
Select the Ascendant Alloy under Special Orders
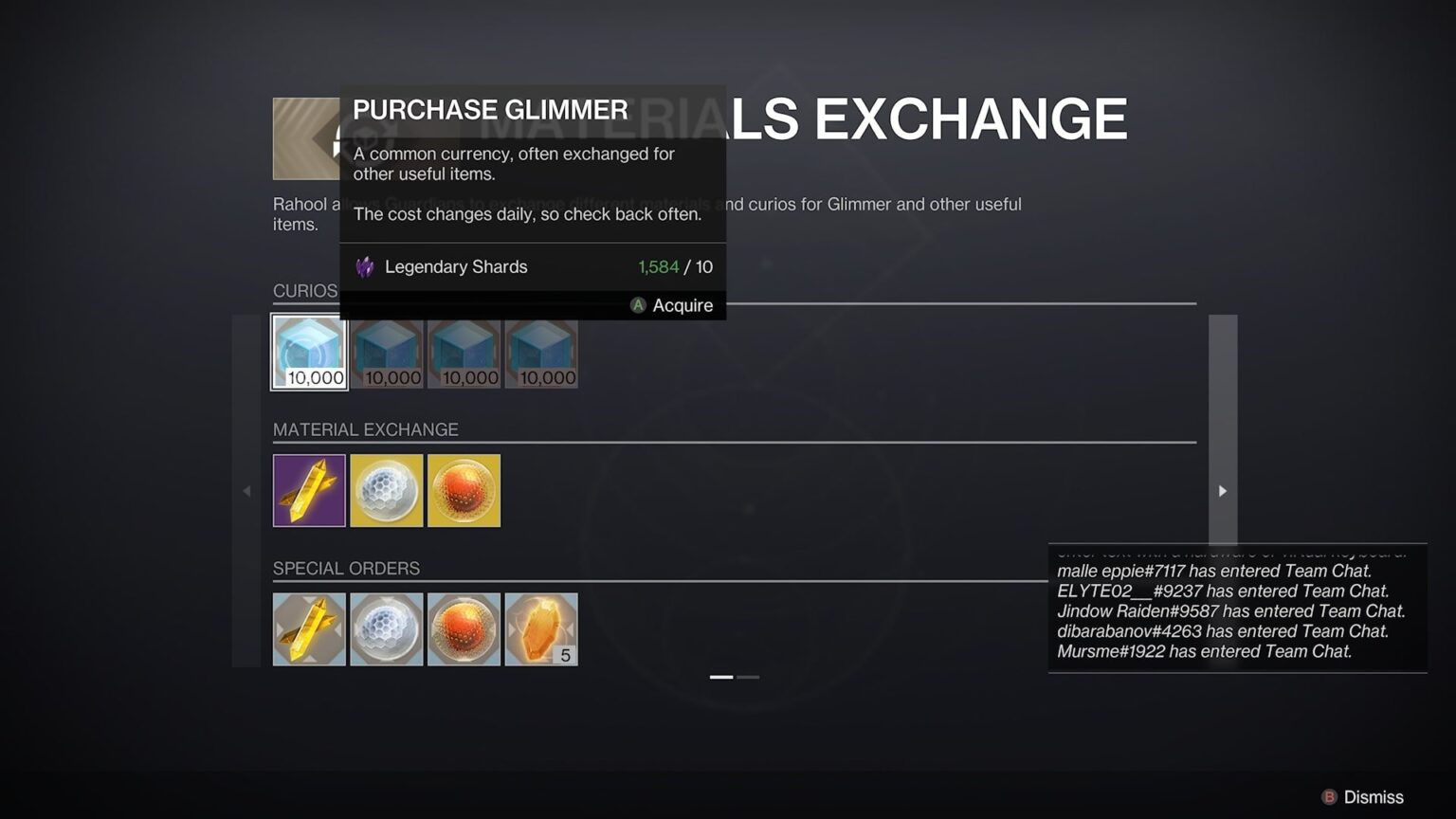click(541, 628)
